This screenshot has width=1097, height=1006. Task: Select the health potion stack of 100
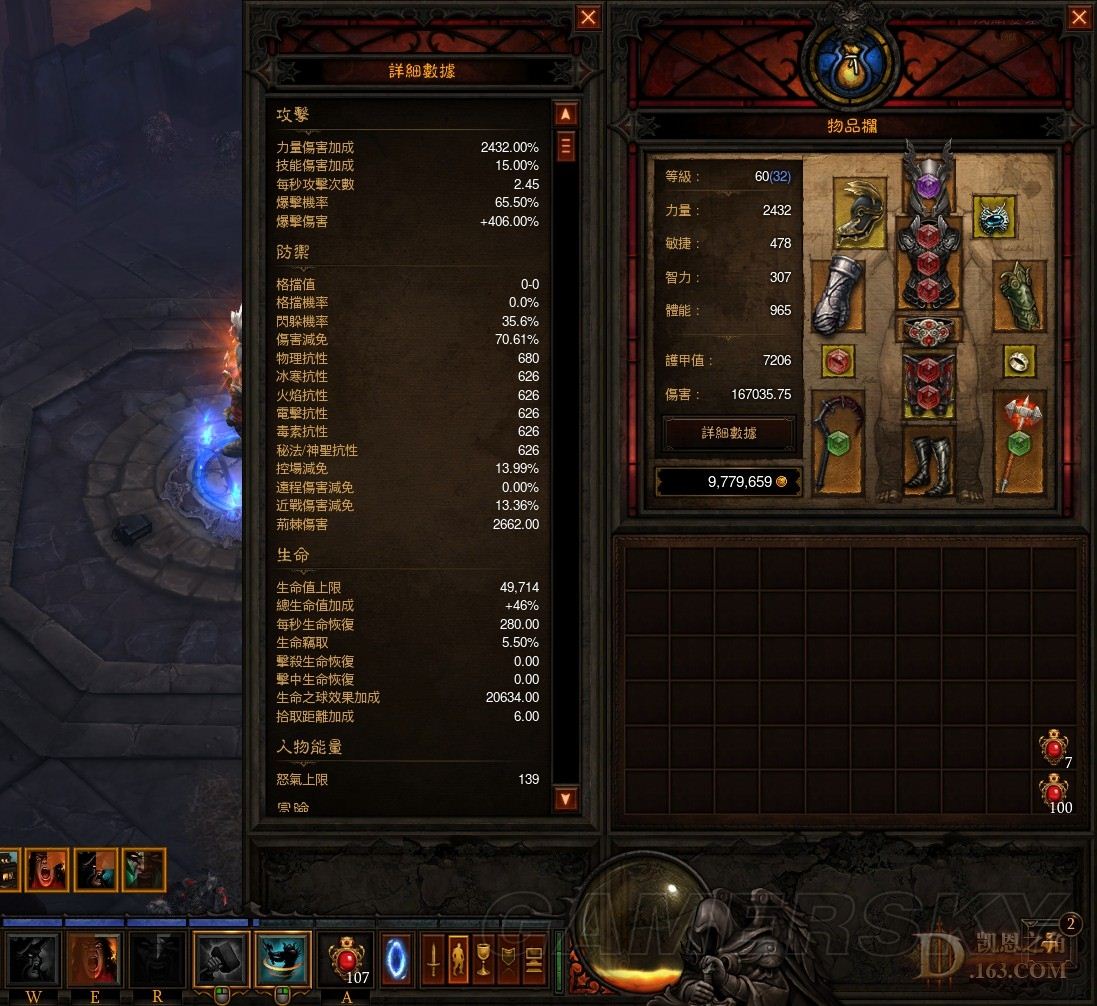[1053, 792]
